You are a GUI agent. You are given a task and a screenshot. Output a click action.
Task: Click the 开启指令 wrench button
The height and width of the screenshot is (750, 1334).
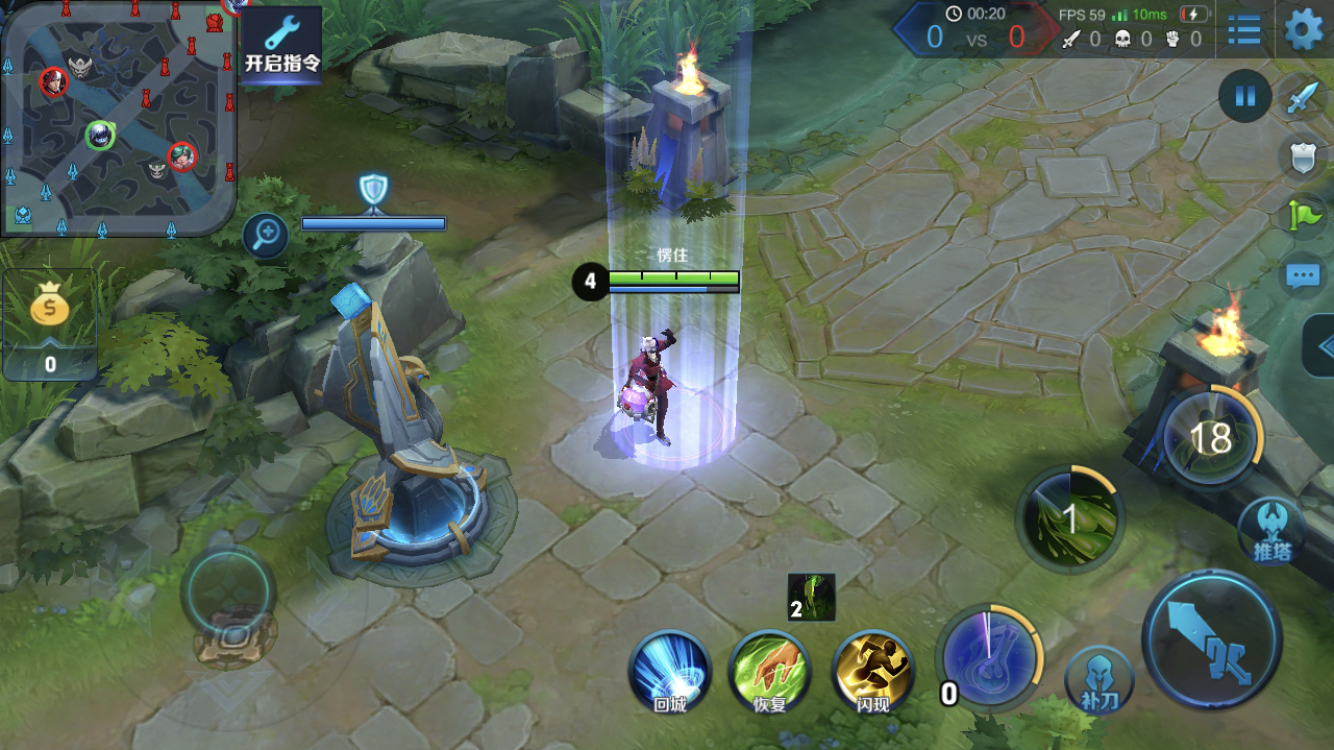point(282,44)
